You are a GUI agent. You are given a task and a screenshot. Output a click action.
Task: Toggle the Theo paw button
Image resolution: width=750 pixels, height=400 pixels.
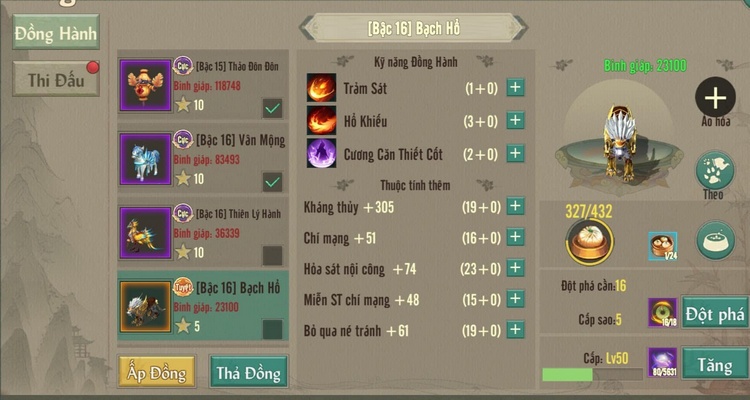pos(714,169)
